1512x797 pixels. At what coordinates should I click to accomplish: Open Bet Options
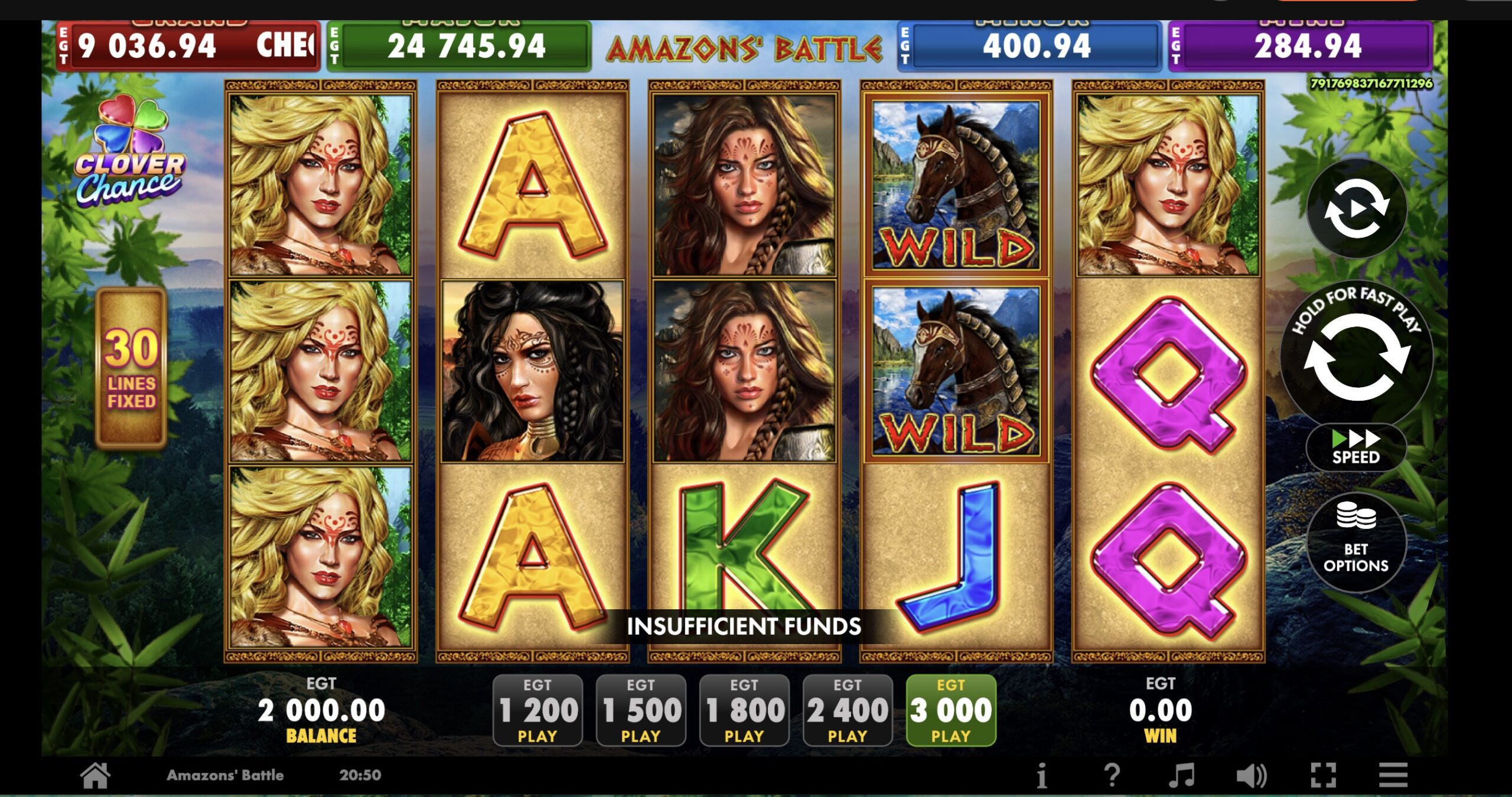1356,542
